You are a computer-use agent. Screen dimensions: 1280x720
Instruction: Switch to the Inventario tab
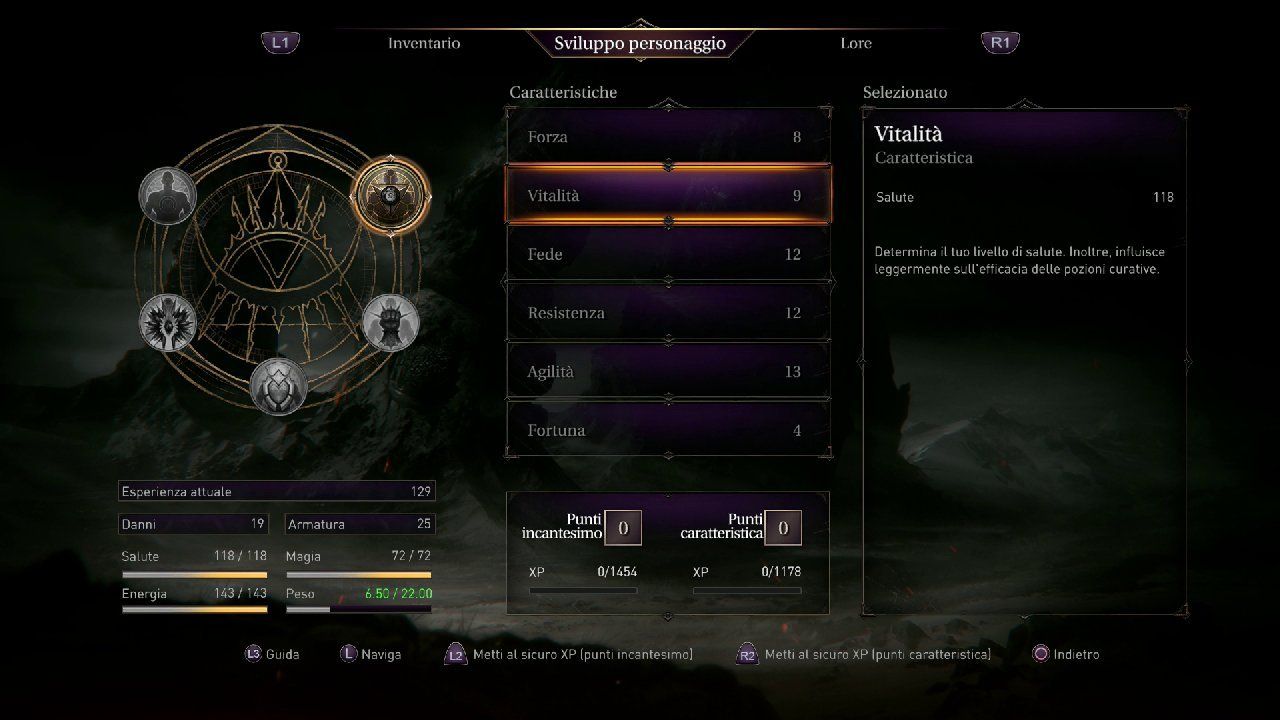tap(424, 43)
